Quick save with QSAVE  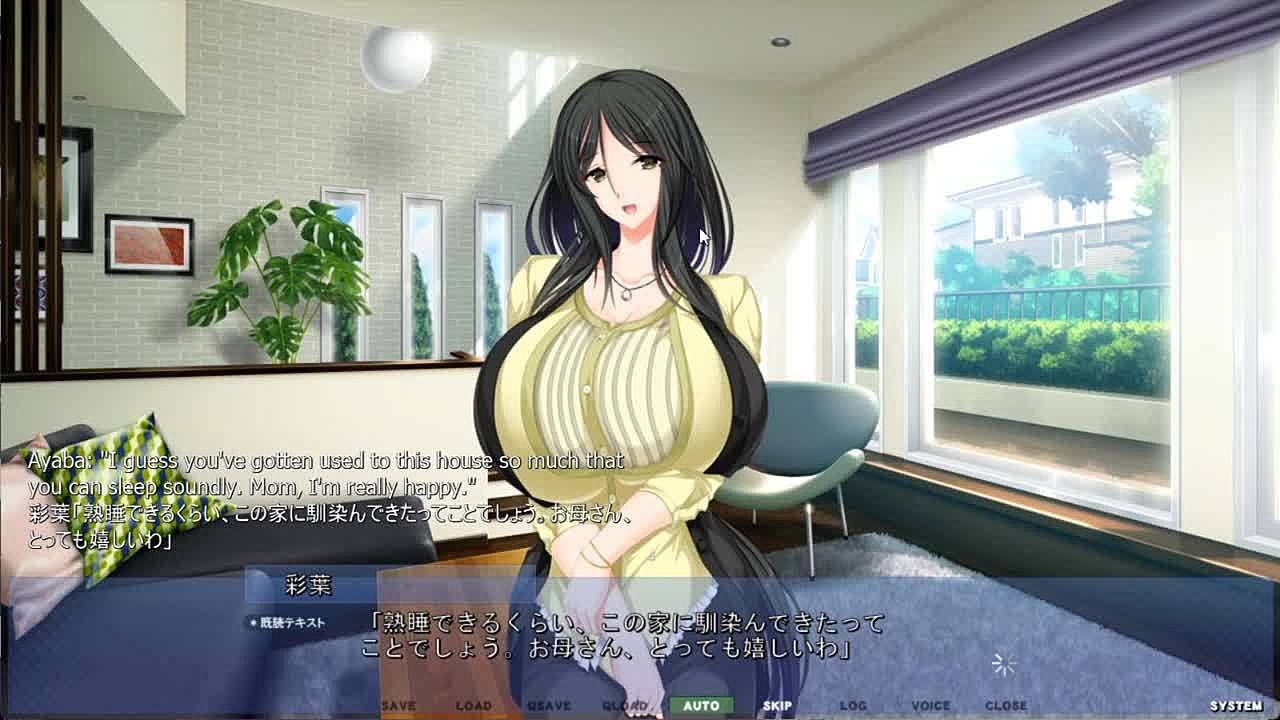(549, 705)
